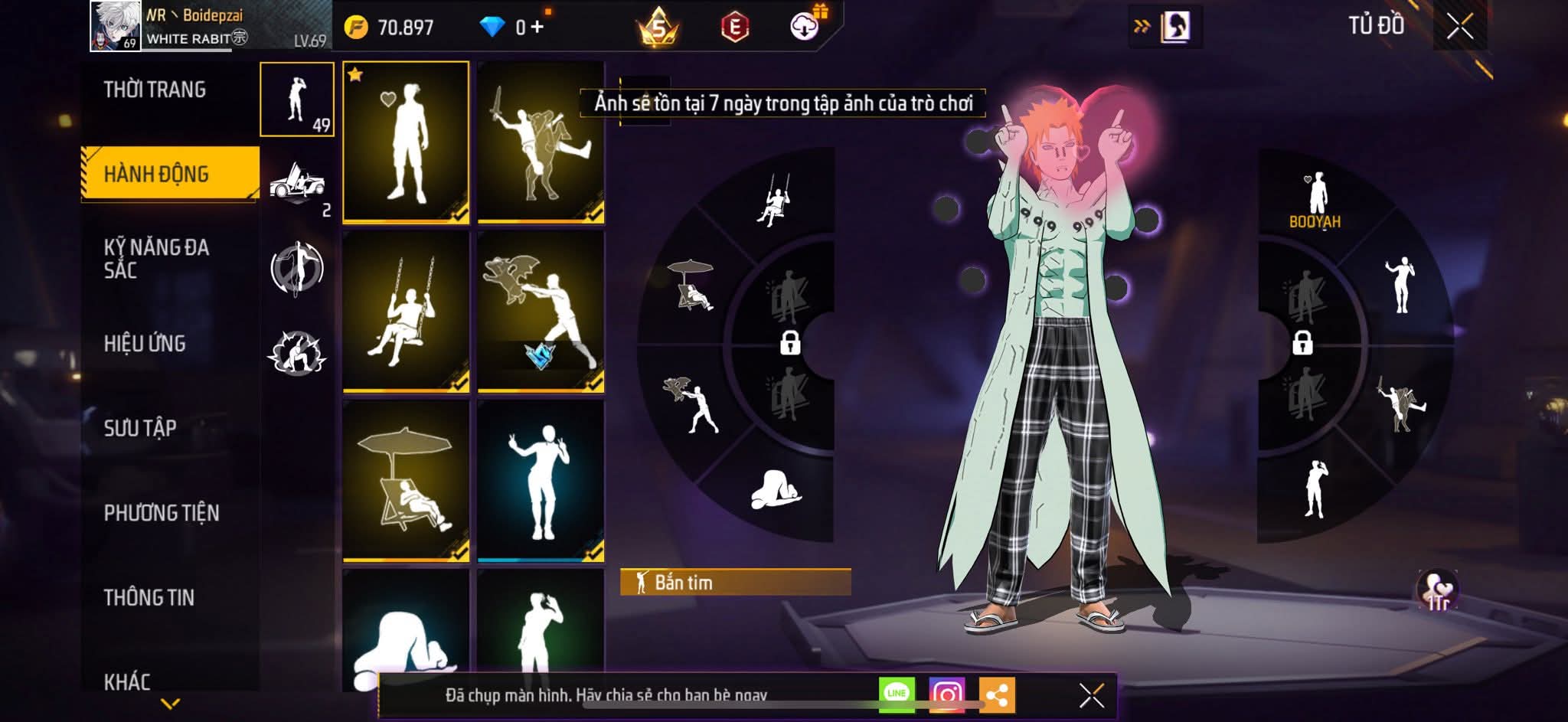Open the THÔNG TIN section
The image size is (1568, 722).
point(149,597)
